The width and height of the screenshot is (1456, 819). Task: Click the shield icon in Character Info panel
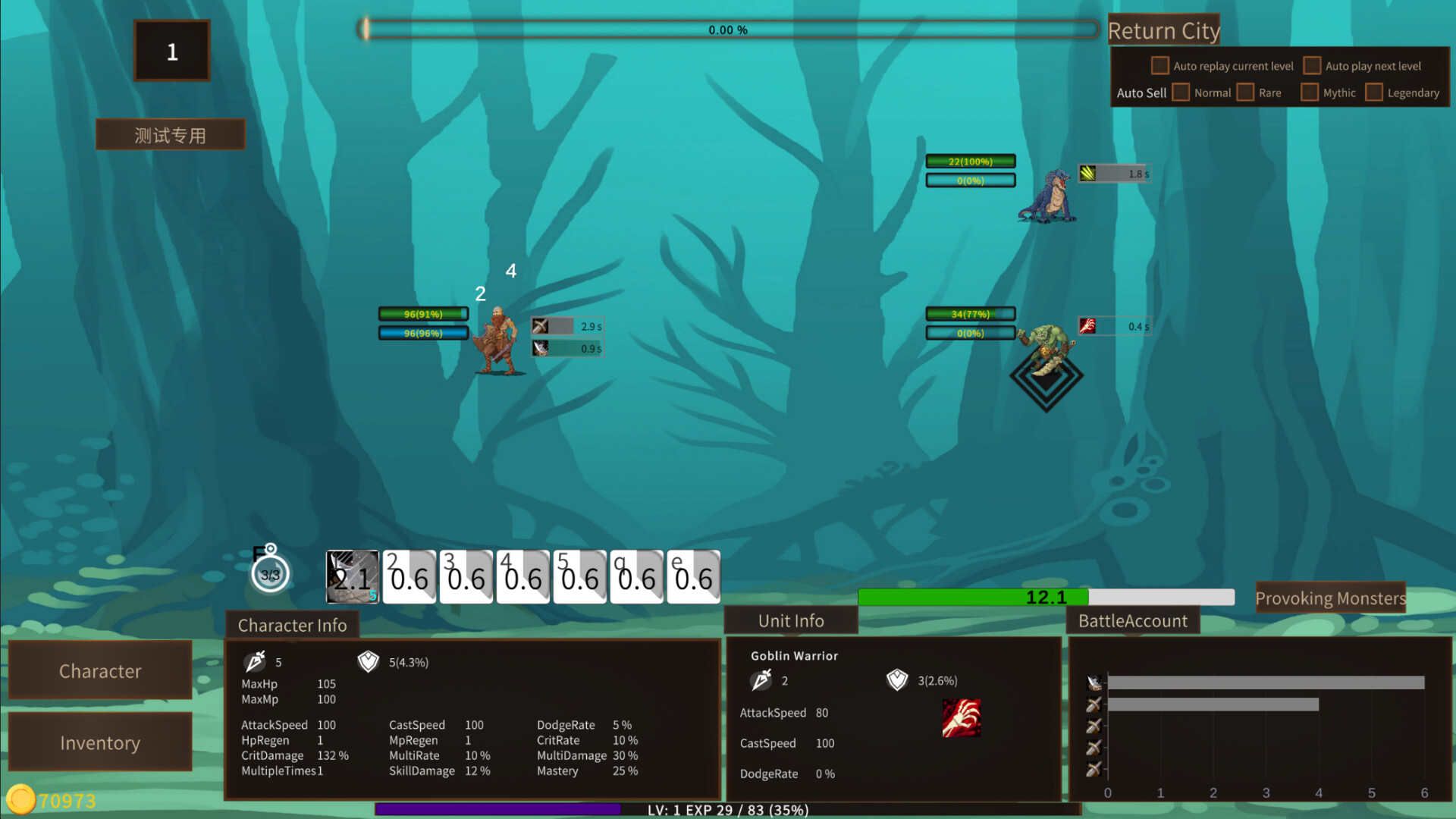pyautogui.click(x=368, y=661)
